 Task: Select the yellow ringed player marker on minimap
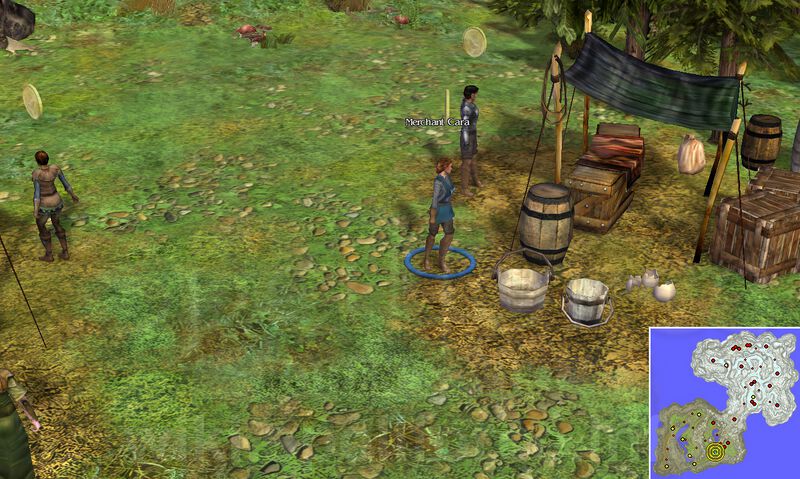714,451
